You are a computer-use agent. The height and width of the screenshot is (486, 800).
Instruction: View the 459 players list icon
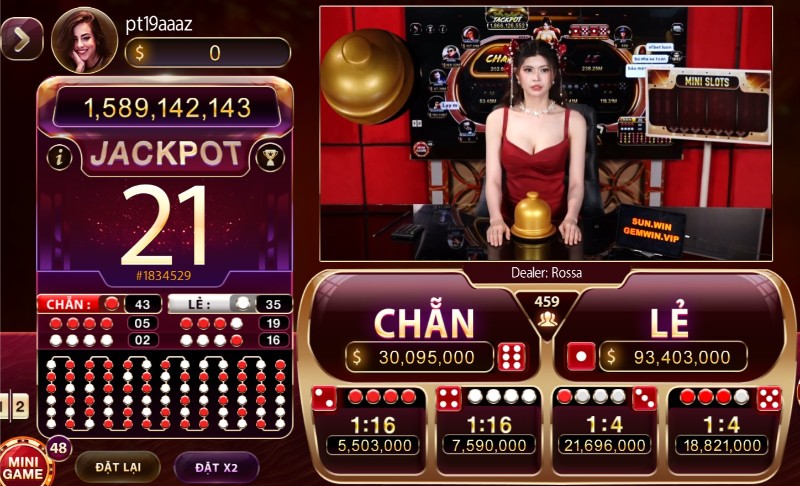coord(547,310)
